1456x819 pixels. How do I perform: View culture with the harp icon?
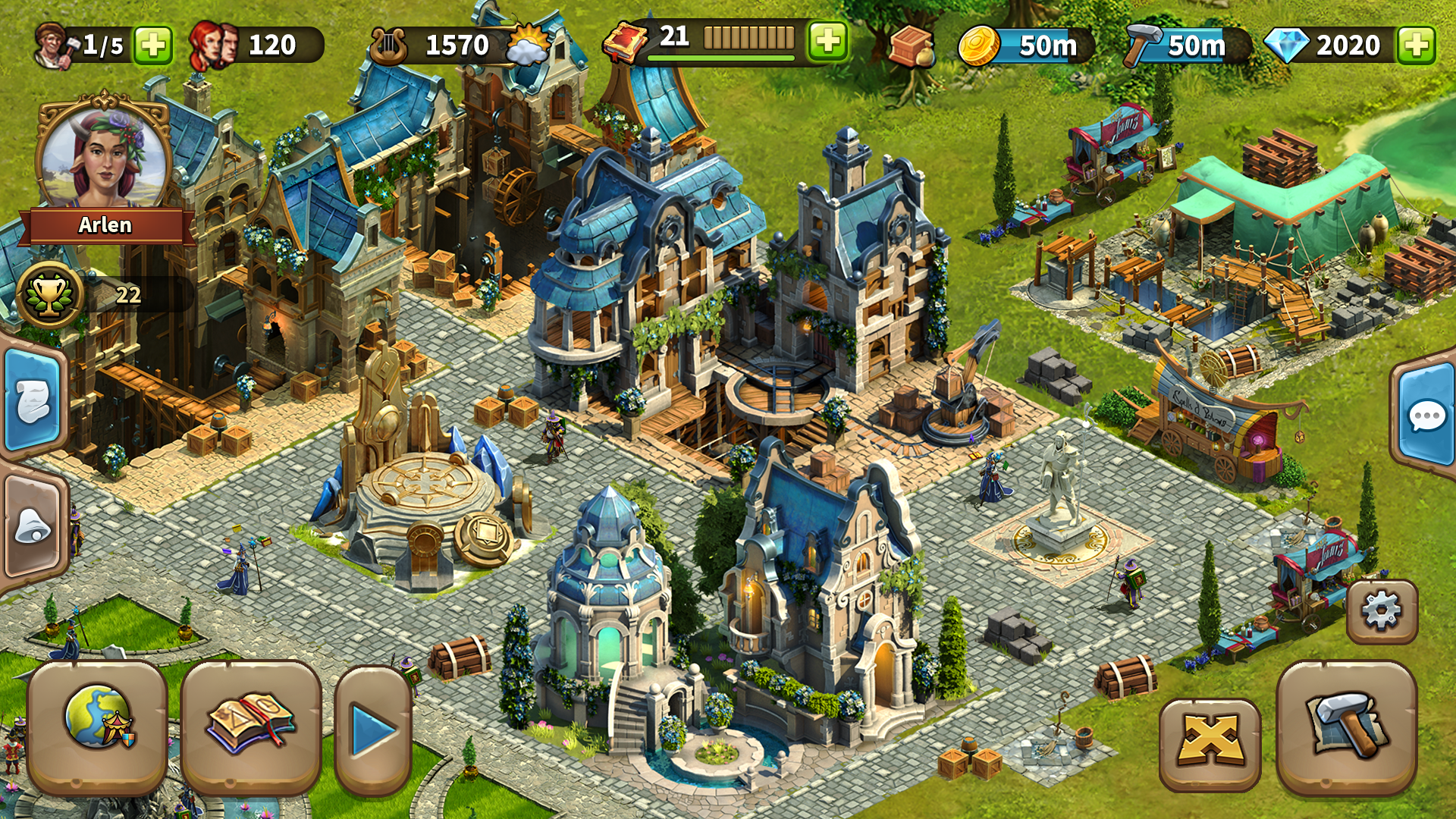(390, 44)
